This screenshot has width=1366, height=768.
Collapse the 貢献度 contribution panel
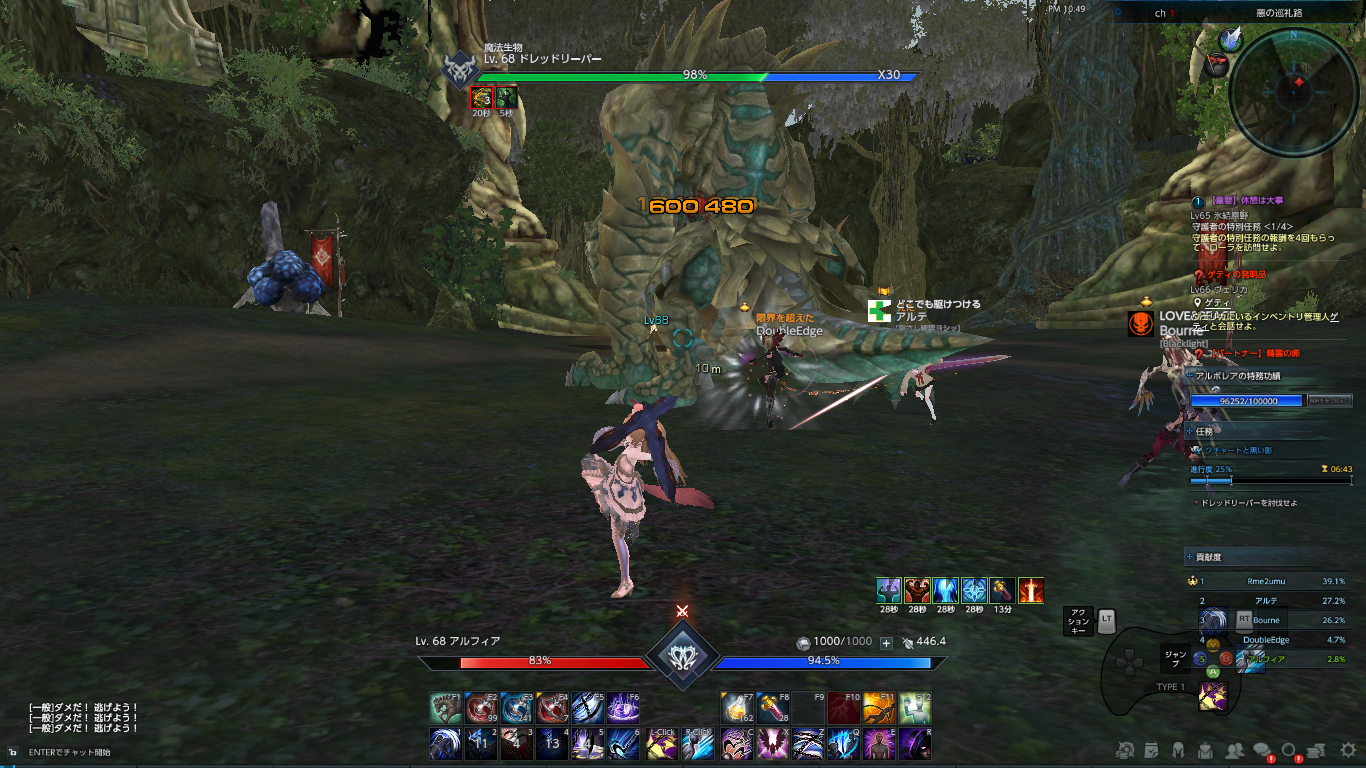[x=1192, y=557]
